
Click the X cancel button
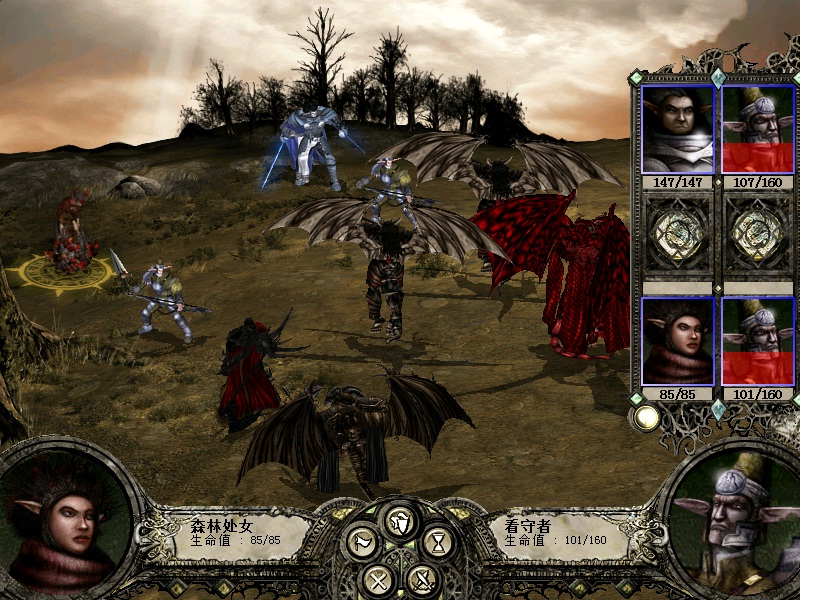click(378, 579)
